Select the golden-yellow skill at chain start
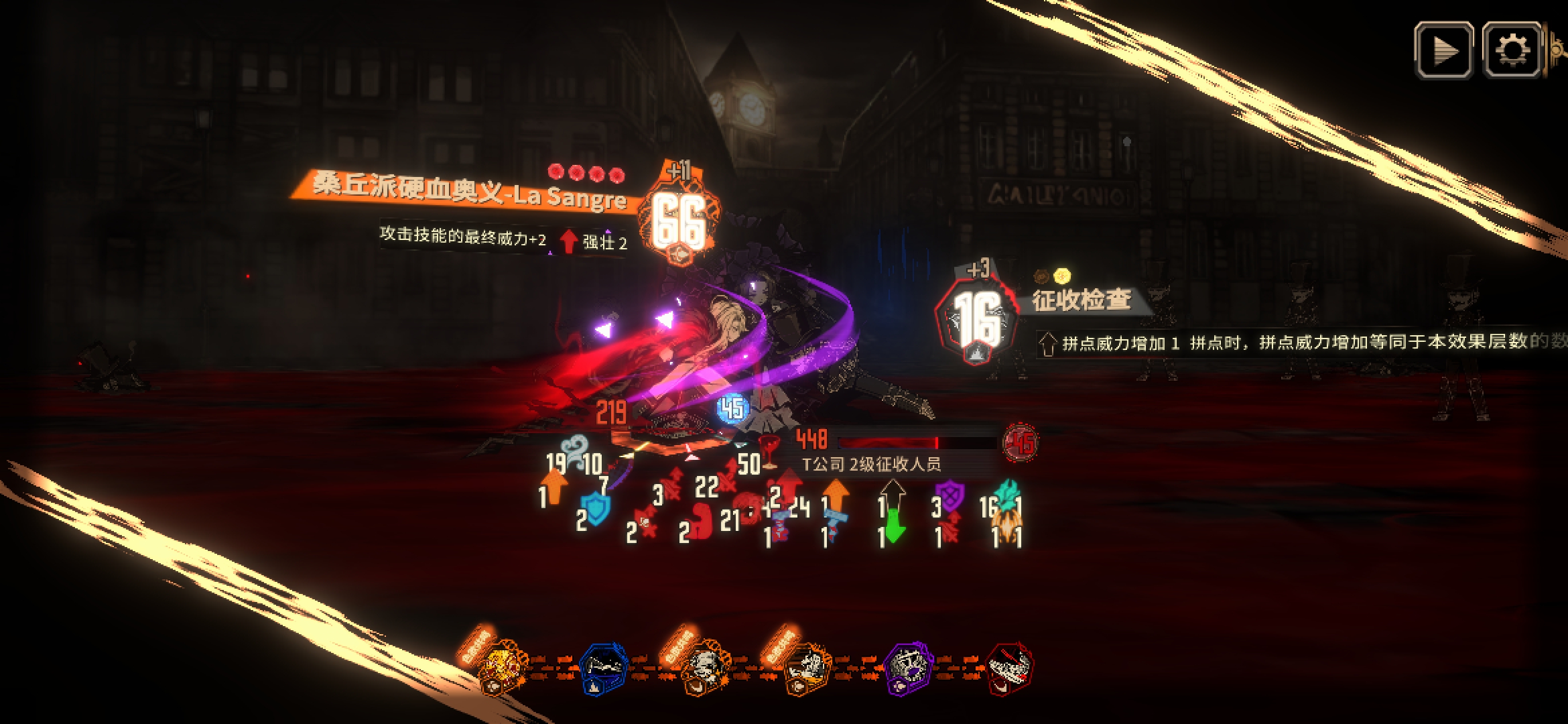The height and width of the screenshot is (724, 1568). [503, 668]
